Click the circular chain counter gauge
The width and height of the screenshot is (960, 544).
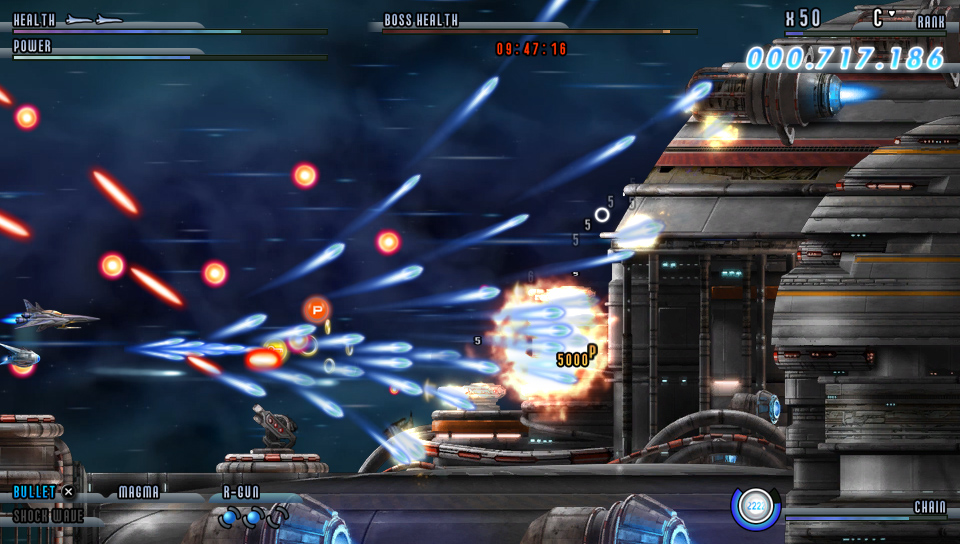pos(755,508)
